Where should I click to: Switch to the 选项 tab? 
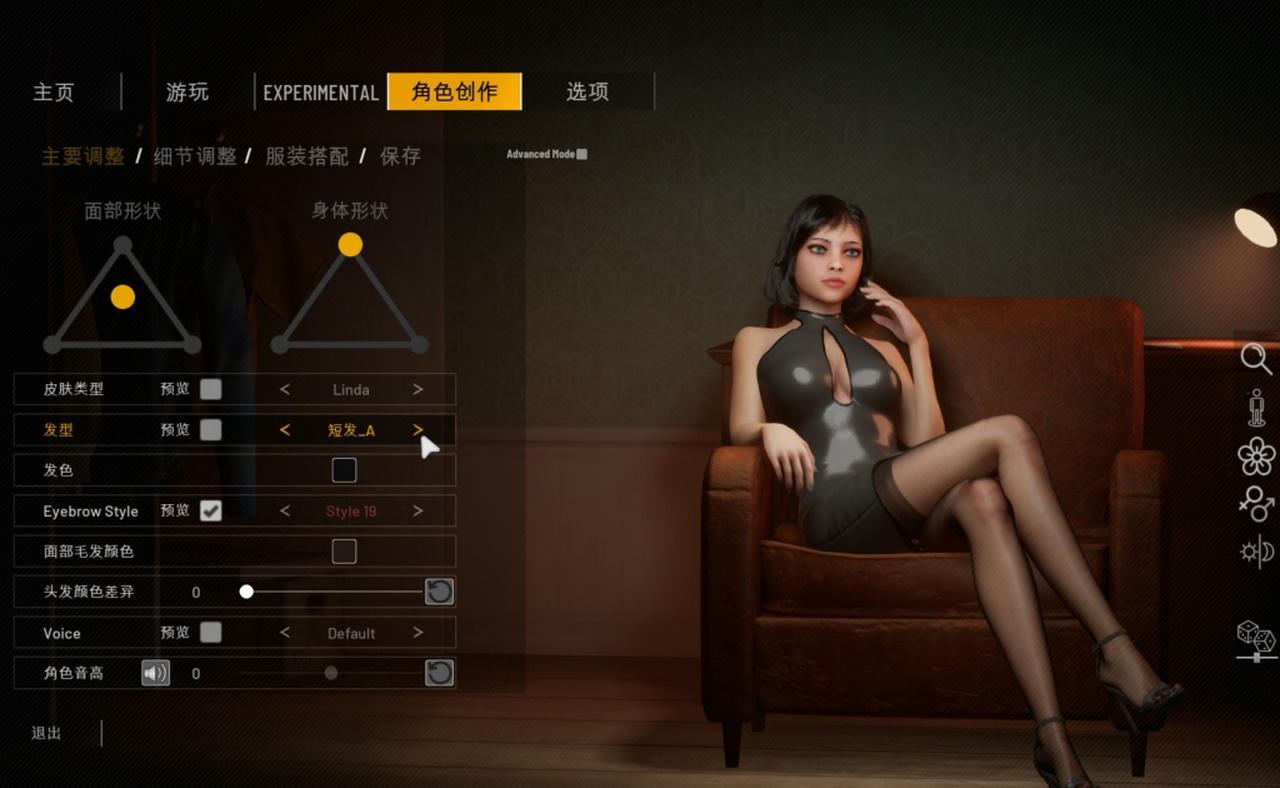click(587, 92)
